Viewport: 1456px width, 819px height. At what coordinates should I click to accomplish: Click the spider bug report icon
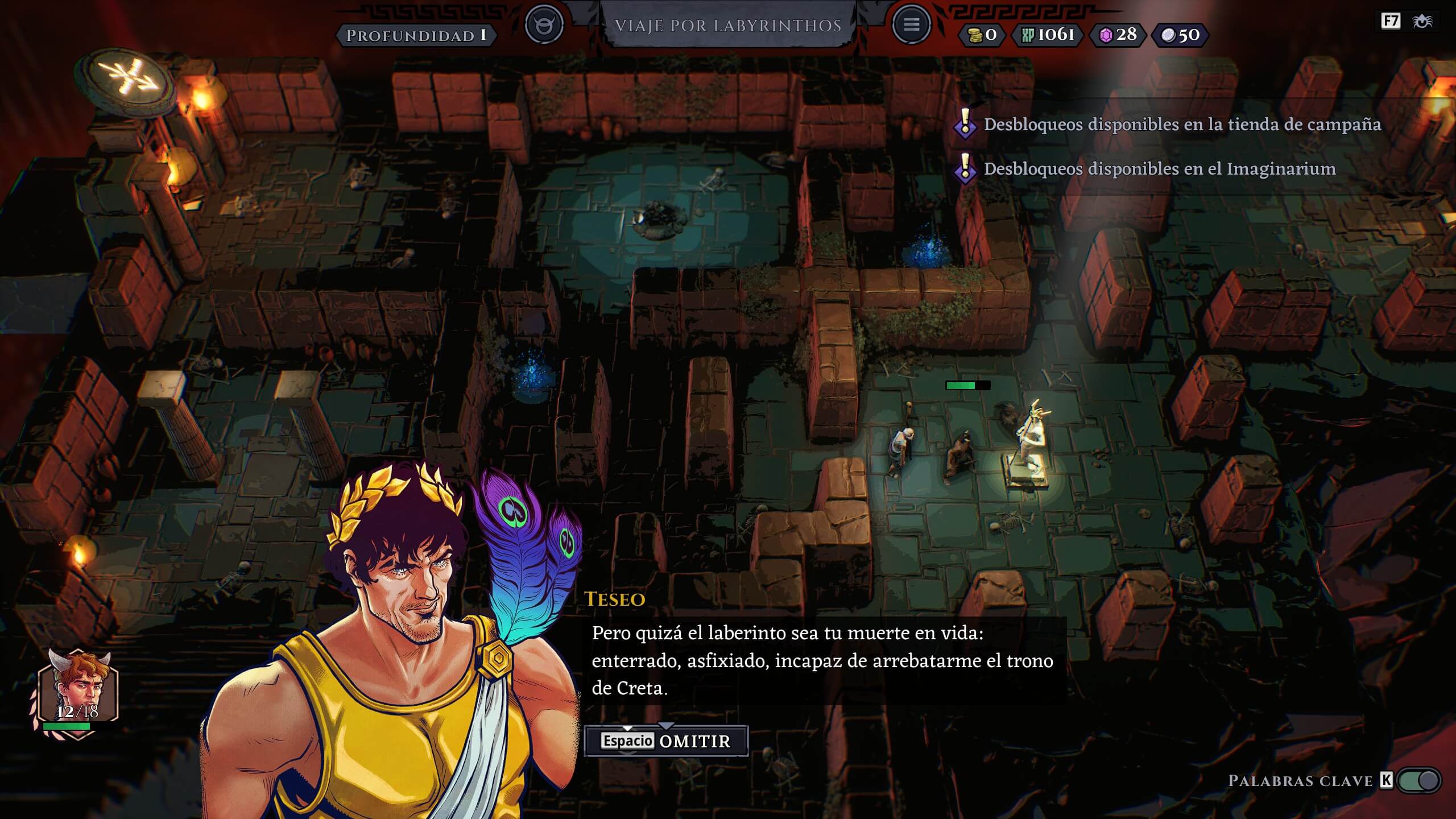[1422, 22]
